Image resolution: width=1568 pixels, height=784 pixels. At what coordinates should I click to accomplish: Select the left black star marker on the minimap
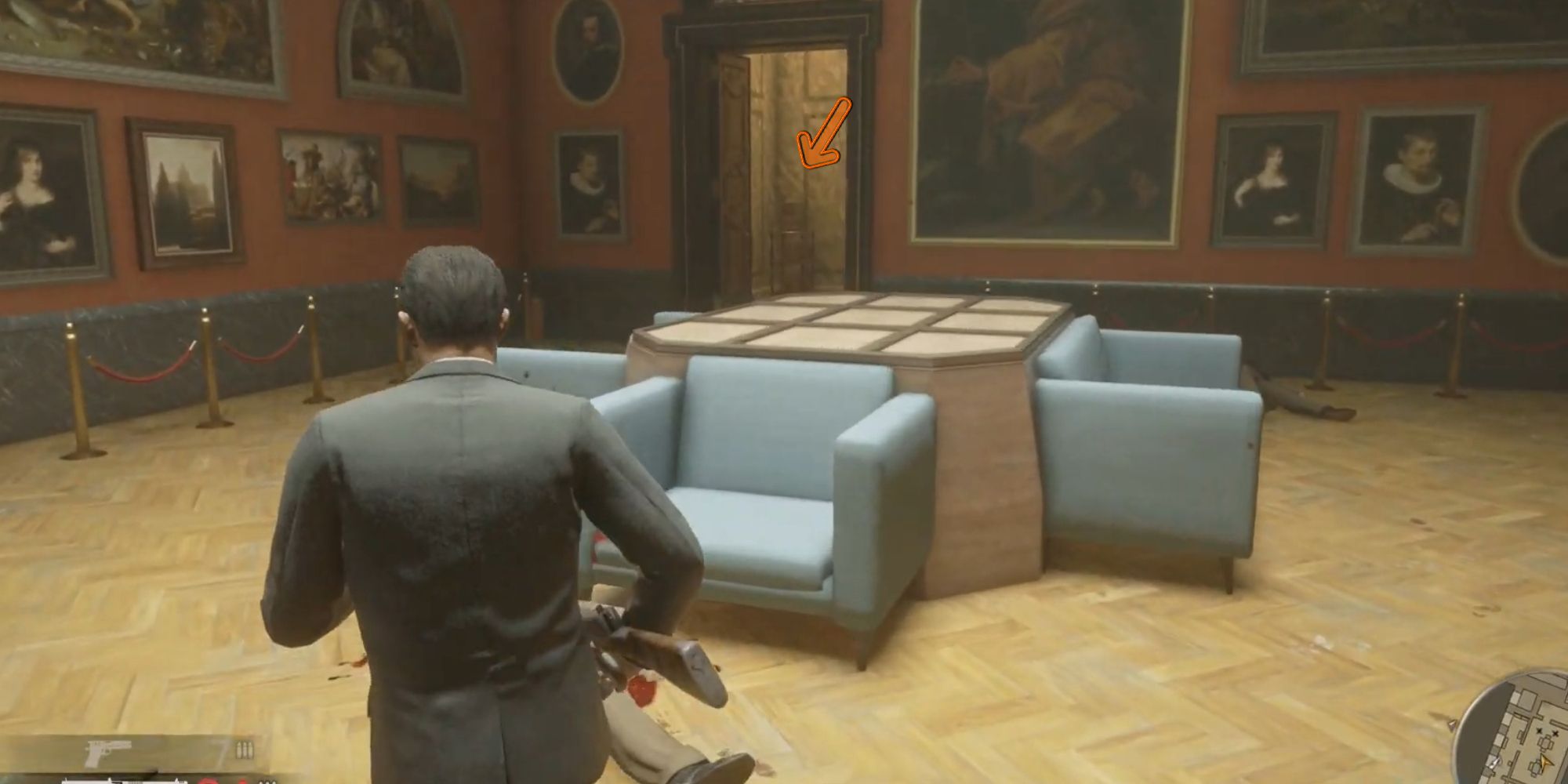[1538, 731]
